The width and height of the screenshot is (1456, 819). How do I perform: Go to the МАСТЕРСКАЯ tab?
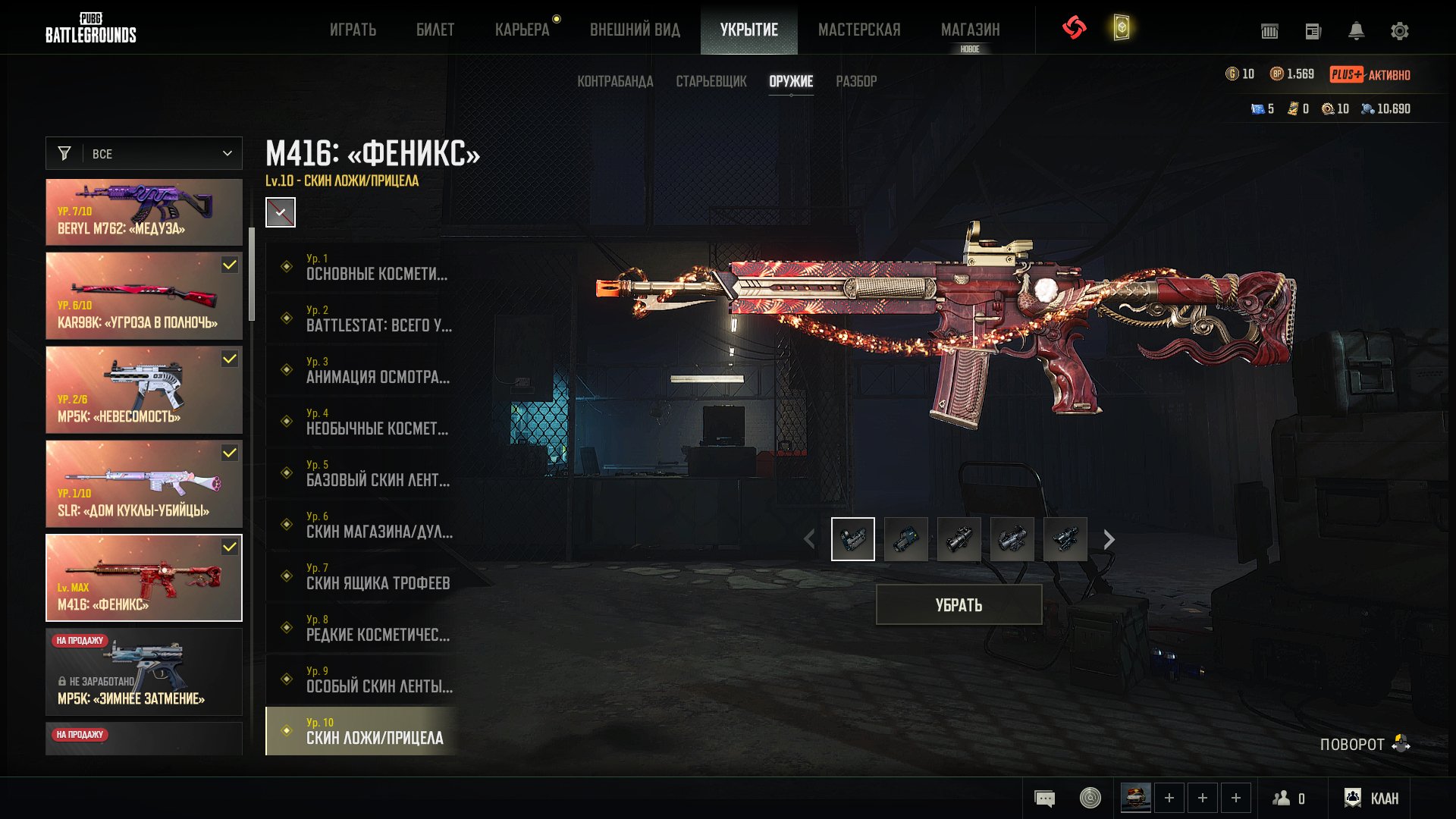coord(859,30)
